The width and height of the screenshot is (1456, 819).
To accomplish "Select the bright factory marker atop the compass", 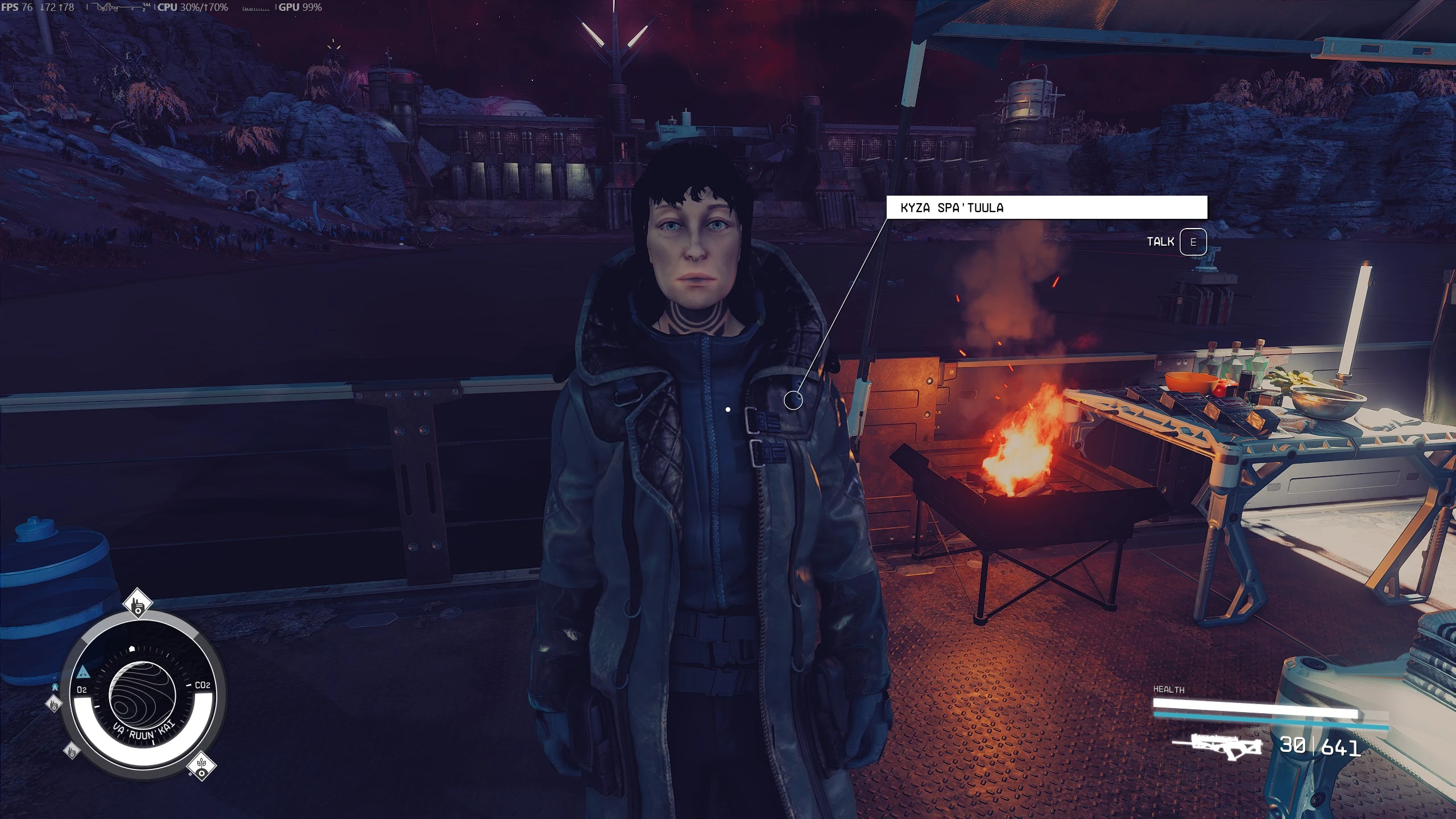I will [137, 604].
